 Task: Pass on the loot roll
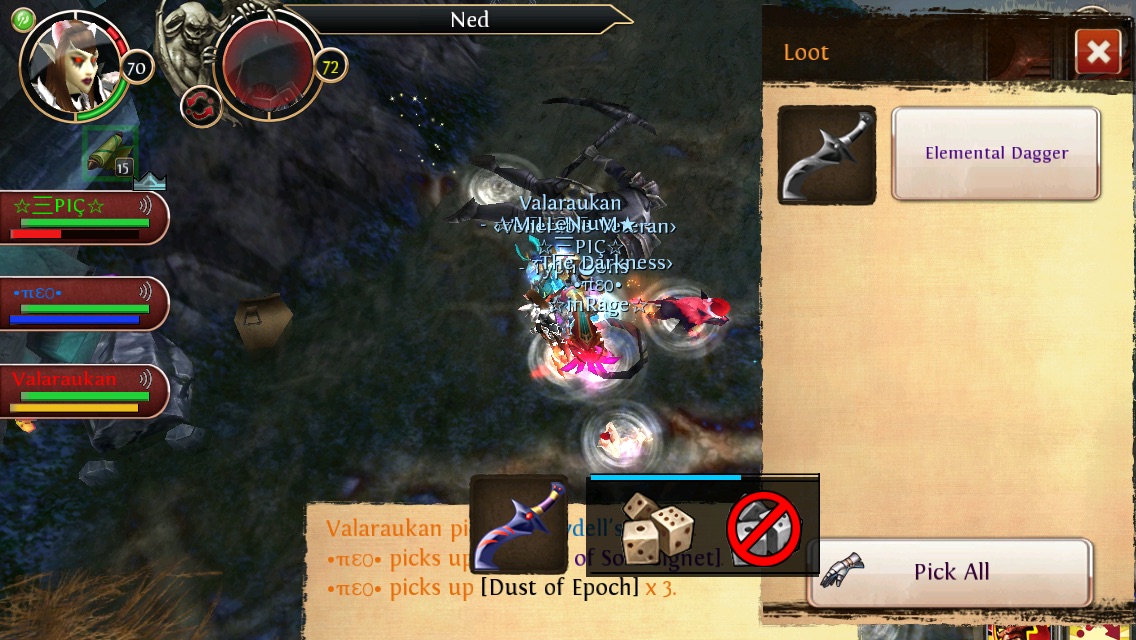[764, 526]
